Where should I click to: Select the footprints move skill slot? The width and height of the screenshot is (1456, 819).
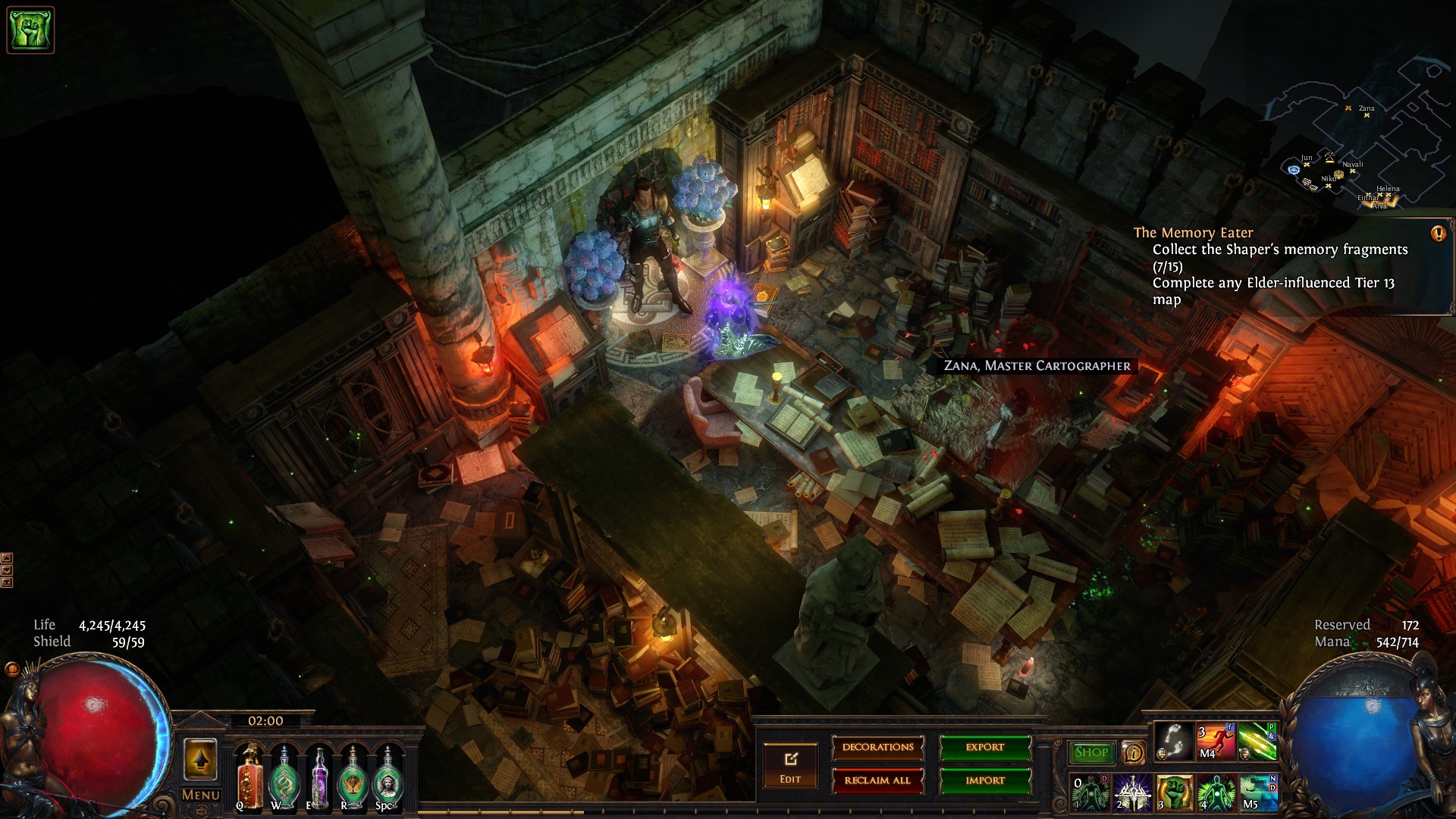tap(1173, 741)
